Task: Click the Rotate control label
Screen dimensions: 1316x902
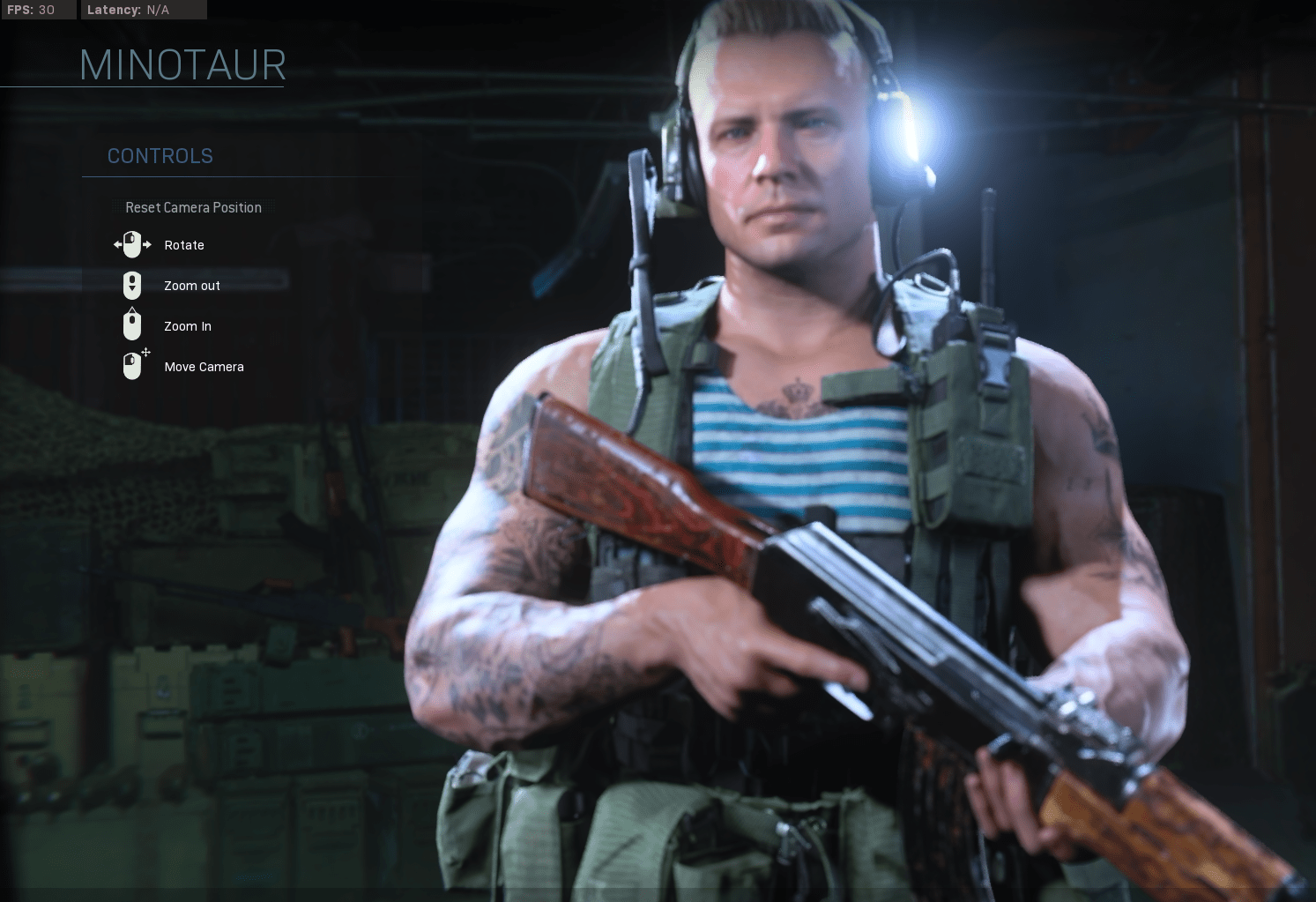Action: point(184,245)
